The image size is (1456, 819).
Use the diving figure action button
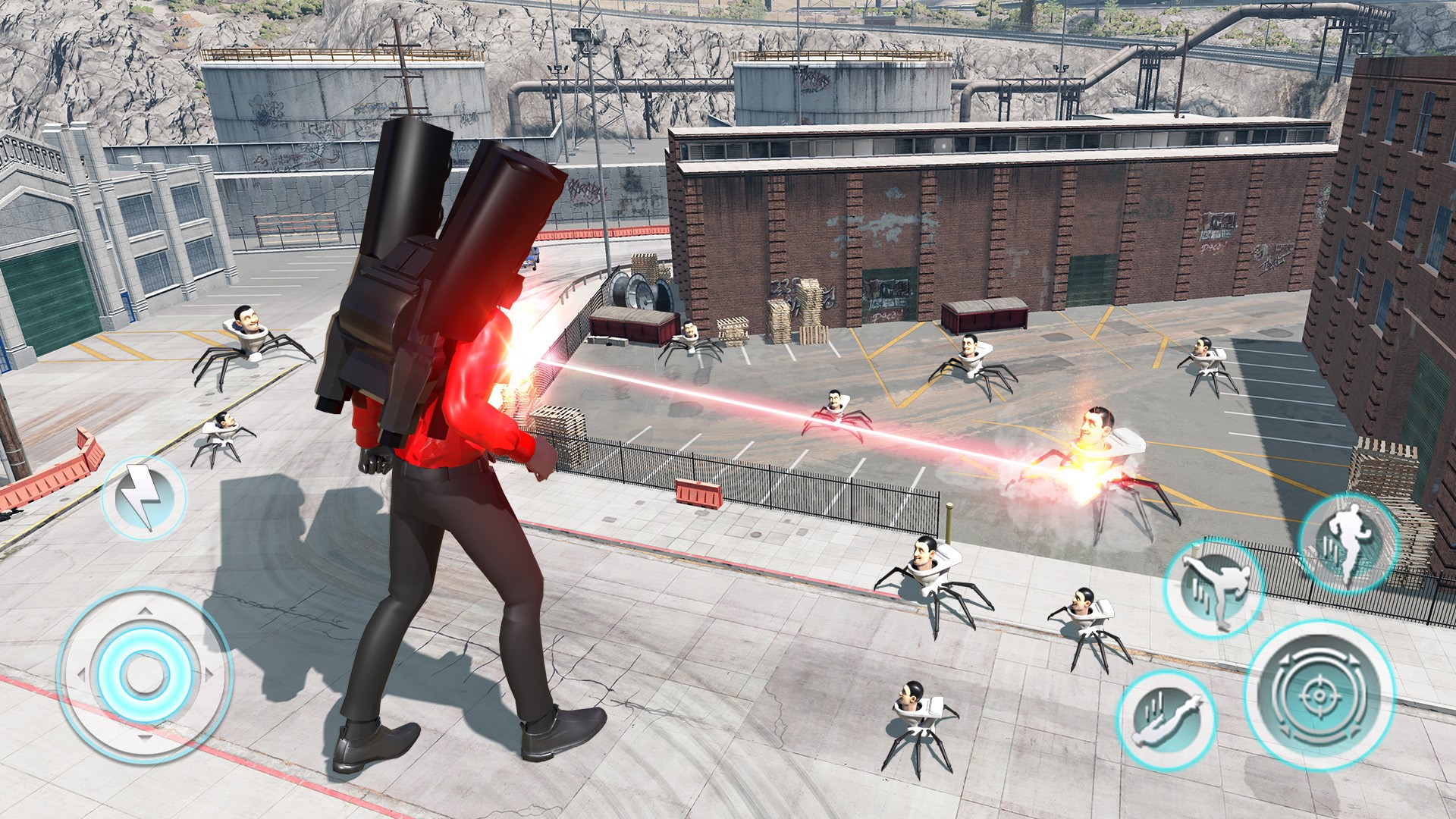(1166, 720)
